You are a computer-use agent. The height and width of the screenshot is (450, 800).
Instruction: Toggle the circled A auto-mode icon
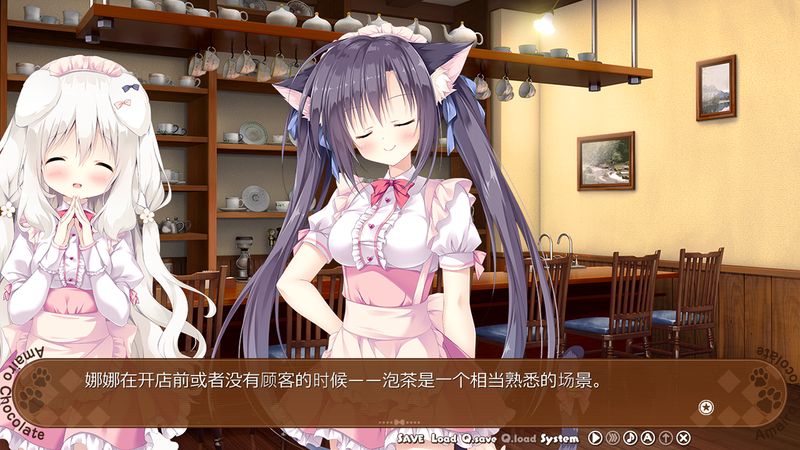coord(648,438)
